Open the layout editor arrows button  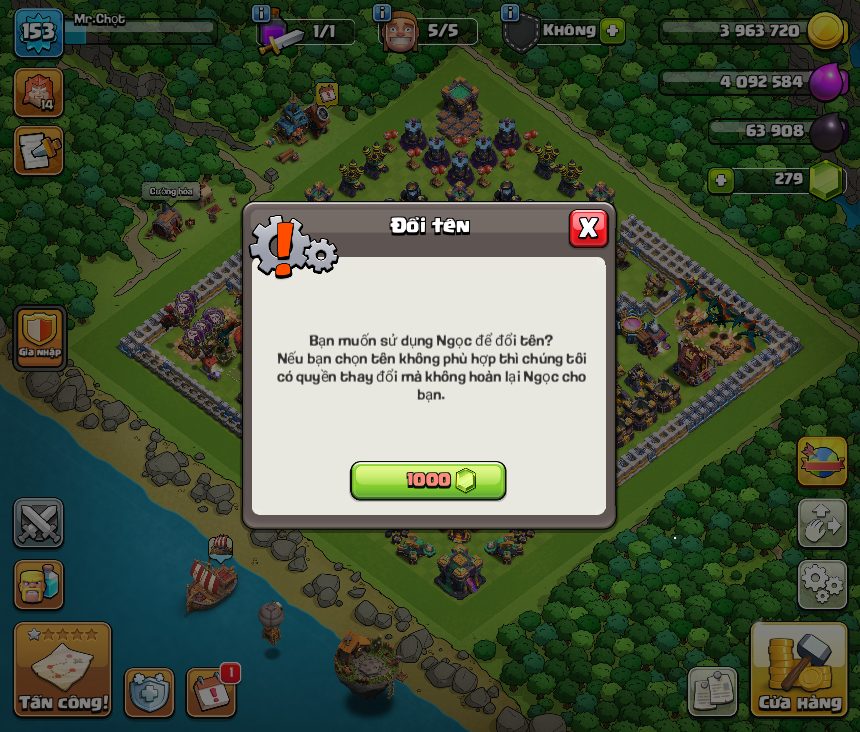[x=822, y=523]
